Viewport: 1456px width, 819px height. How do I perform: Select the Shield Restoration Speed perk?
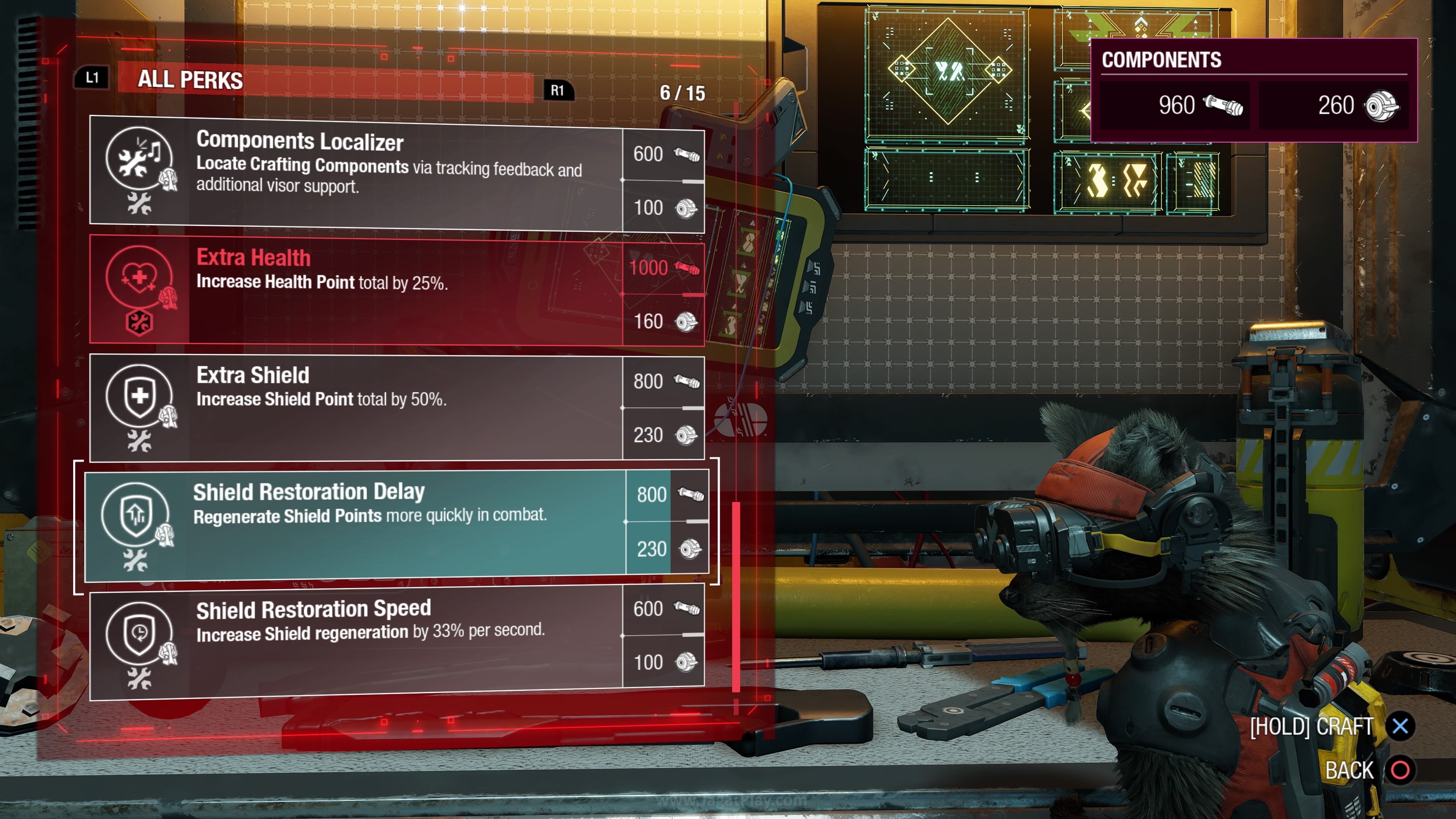[x=395, y=641]
